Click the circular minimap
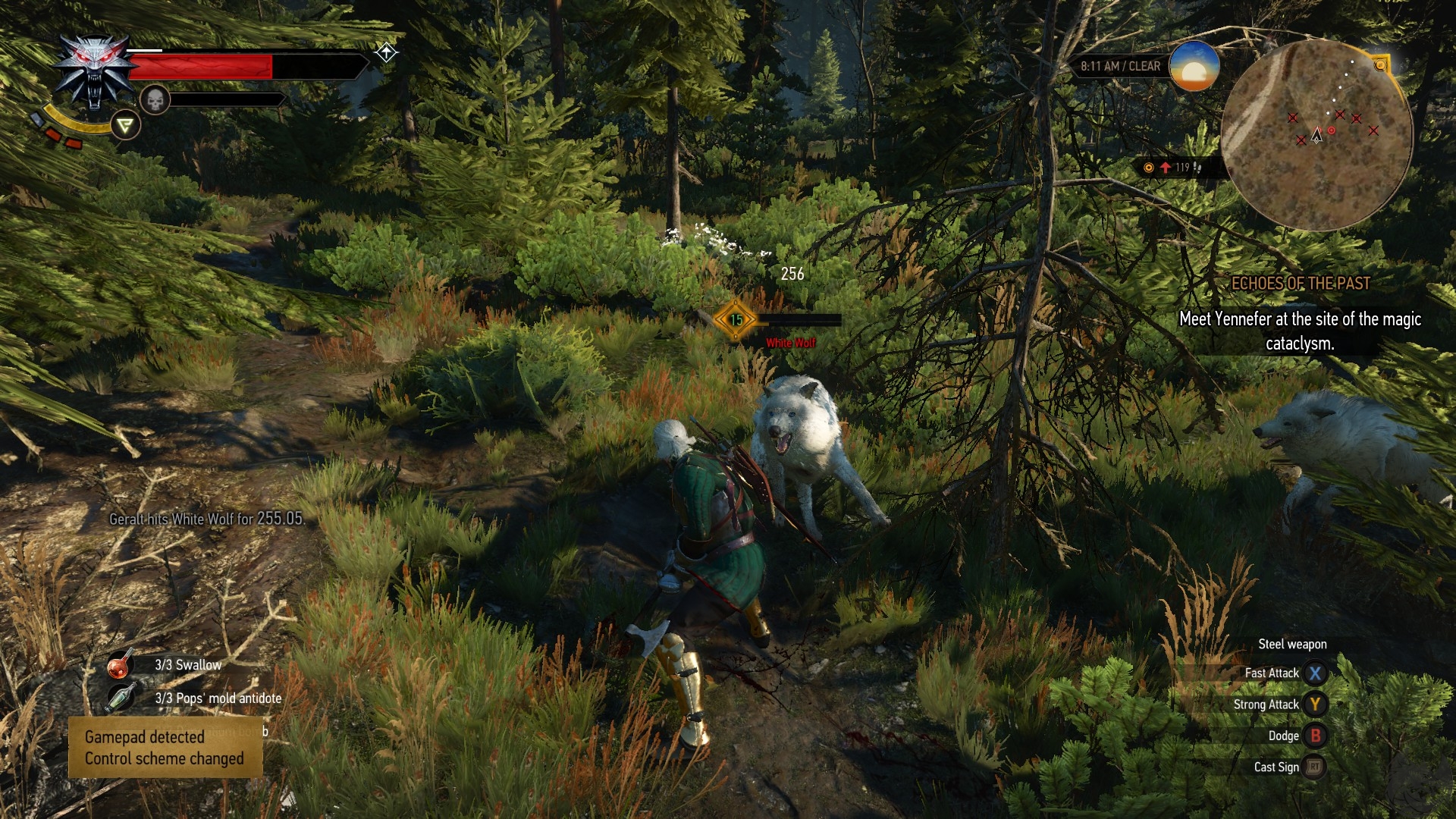 1317,135
